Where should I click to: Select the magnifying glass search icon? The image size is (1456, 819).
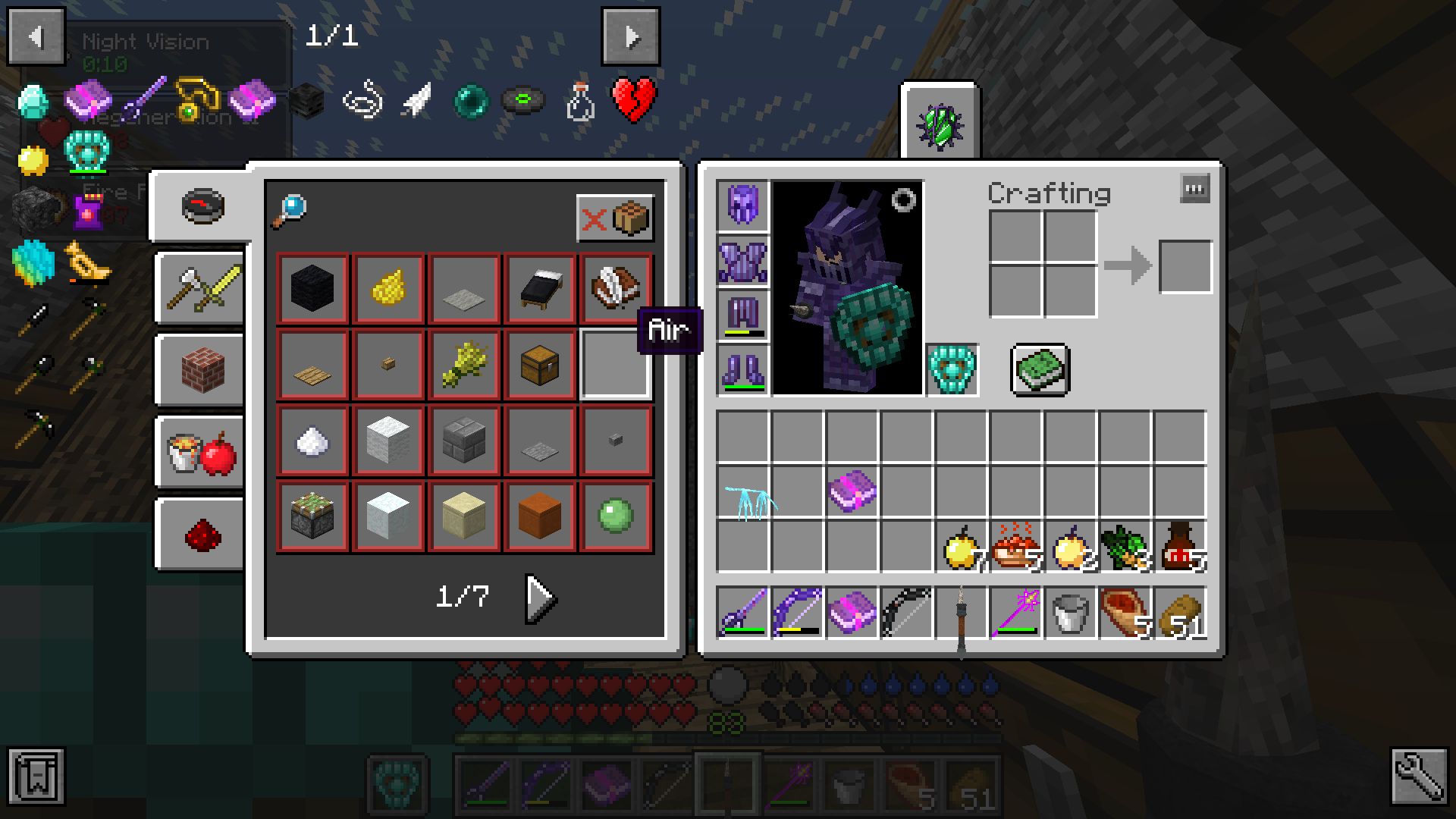point(292,206)
